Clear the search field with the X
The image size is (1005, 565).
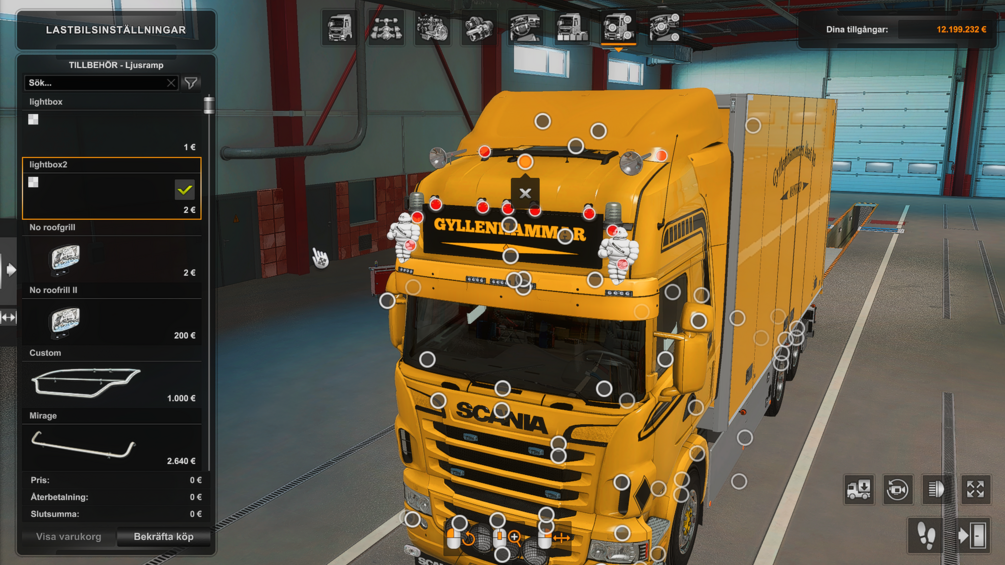click(171, 84)
